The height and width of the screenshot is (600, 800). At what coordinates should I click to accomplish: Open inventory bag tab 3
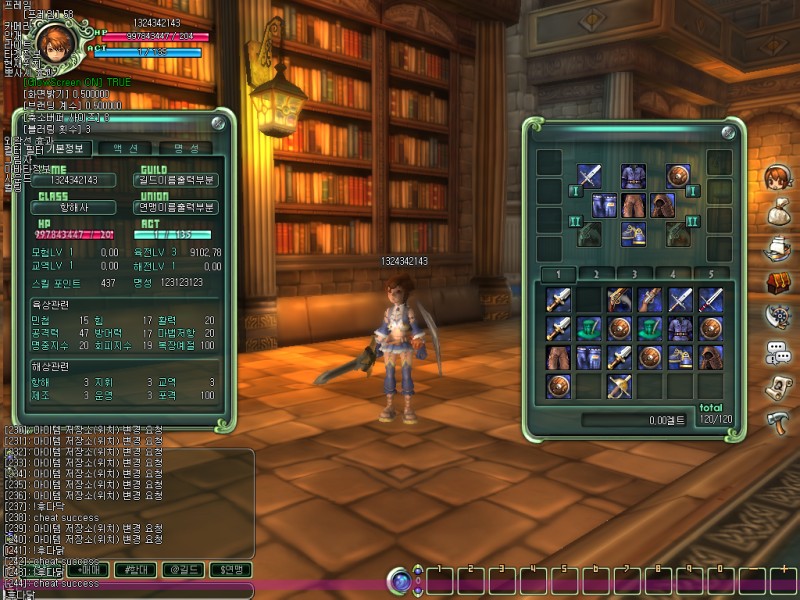tap(633, 273)
